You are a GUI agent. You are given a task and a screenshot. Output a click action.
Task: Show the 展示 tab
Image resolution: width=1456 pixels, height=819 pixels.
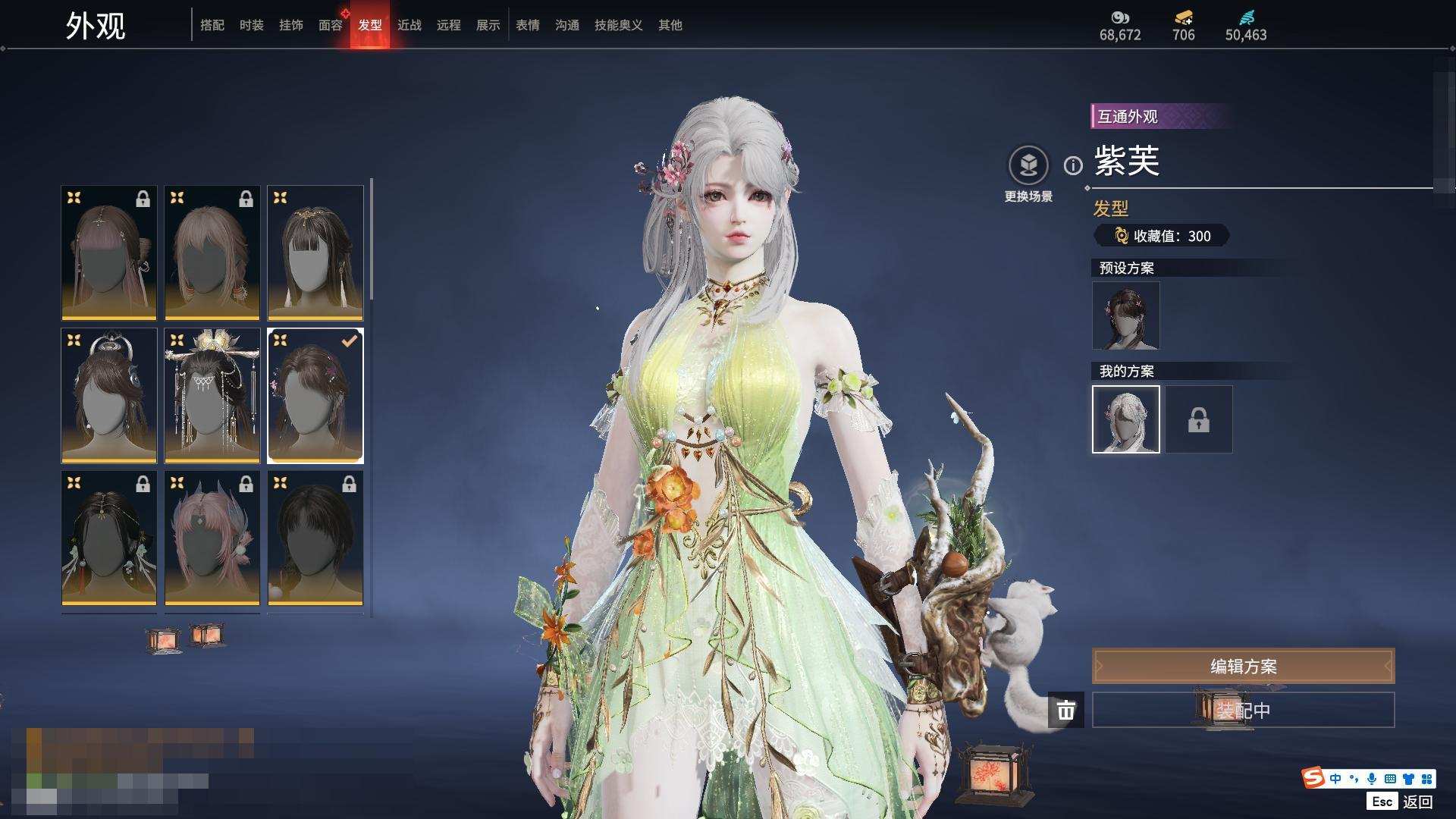pyautogui.click(x=488, y=25)
